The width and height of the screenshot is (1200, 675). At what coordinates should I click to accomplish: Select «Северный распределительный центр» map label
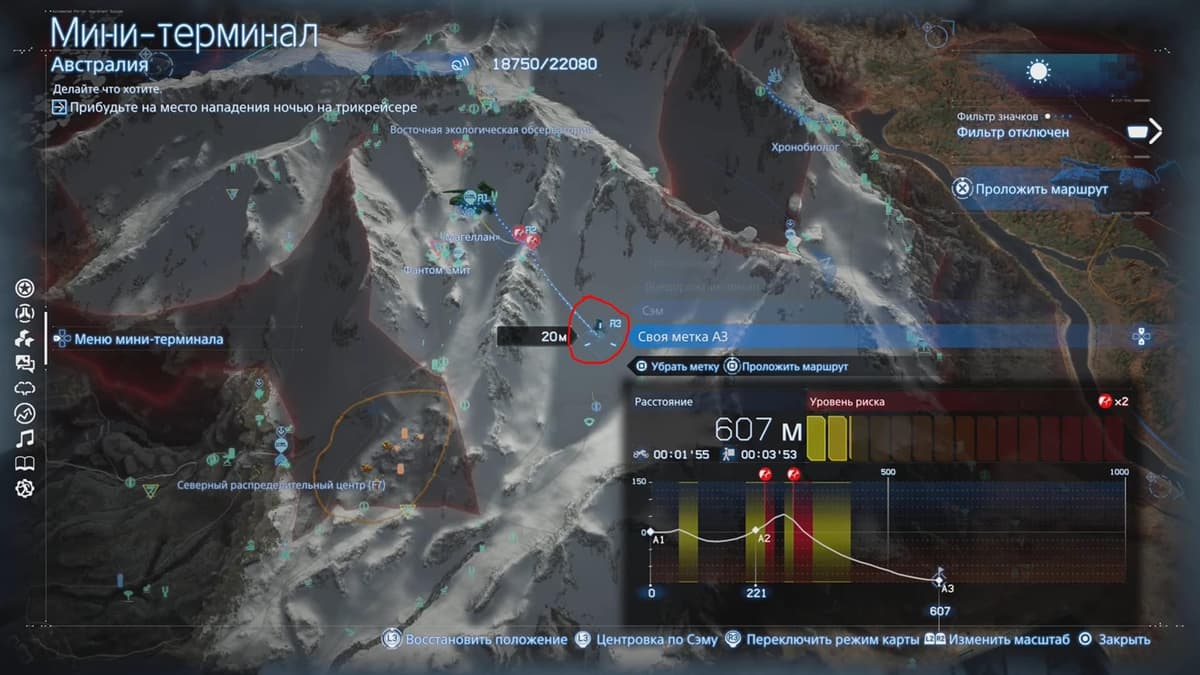pyautogui.click(x=281, y=485)
